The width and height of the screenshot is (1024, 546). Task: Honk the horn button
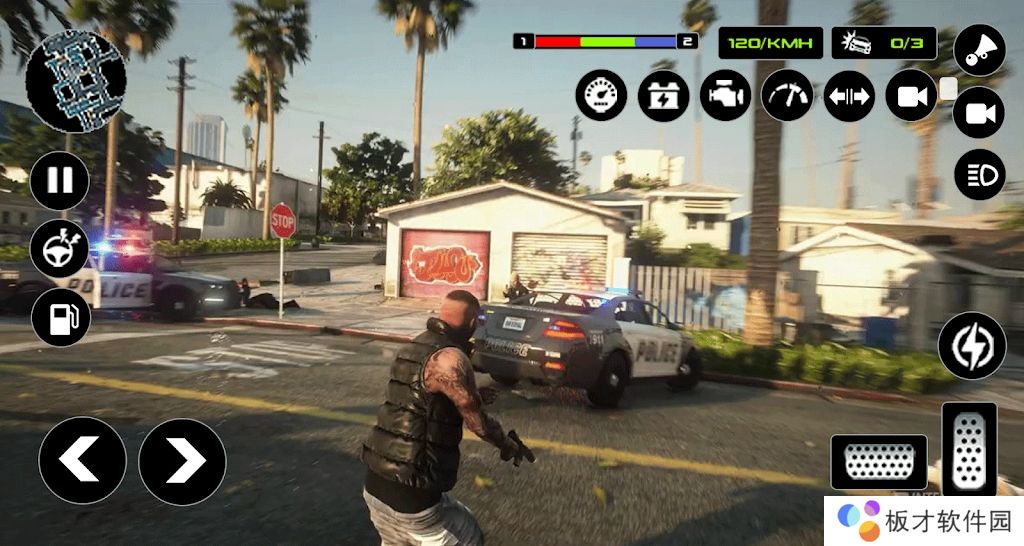click(x=979, y=50)
